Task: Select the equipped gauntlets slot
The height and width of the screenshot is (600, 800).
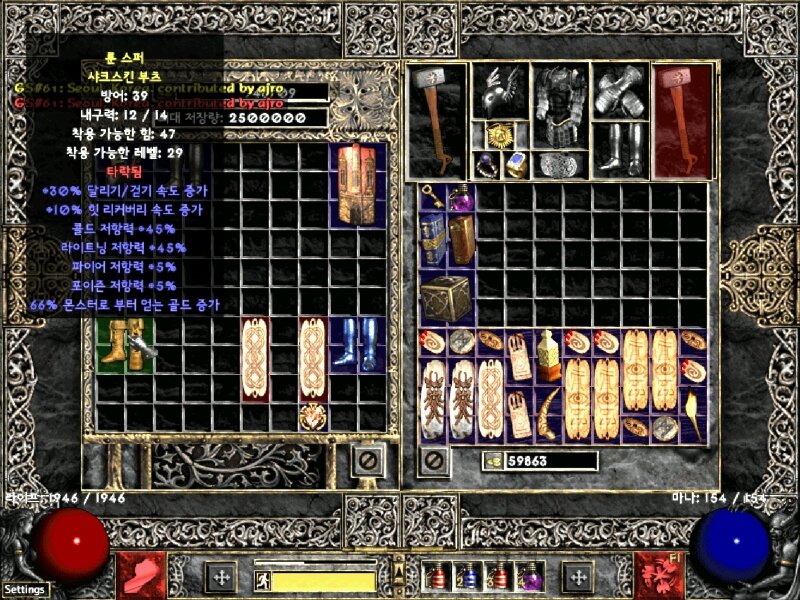Action: pyautogui.click(x=618, y=93)
